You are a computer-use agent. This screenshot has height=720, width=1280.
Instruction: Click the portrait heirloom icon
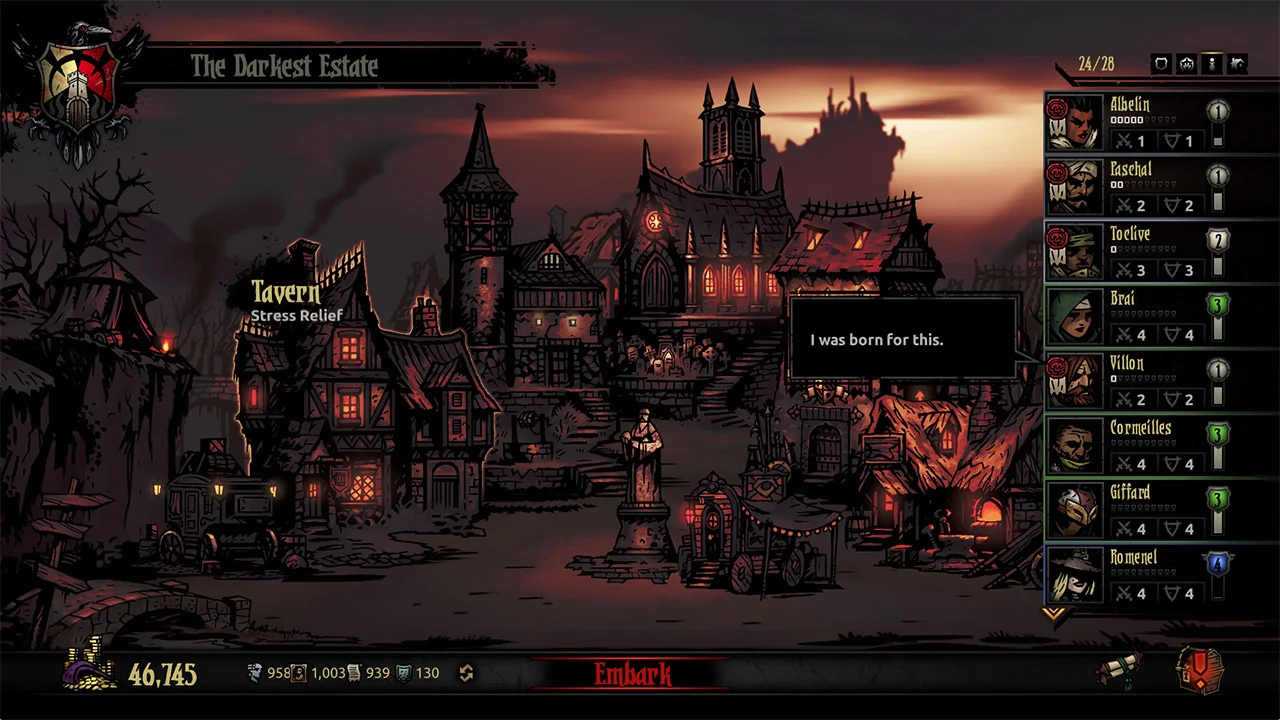(297, 672)
